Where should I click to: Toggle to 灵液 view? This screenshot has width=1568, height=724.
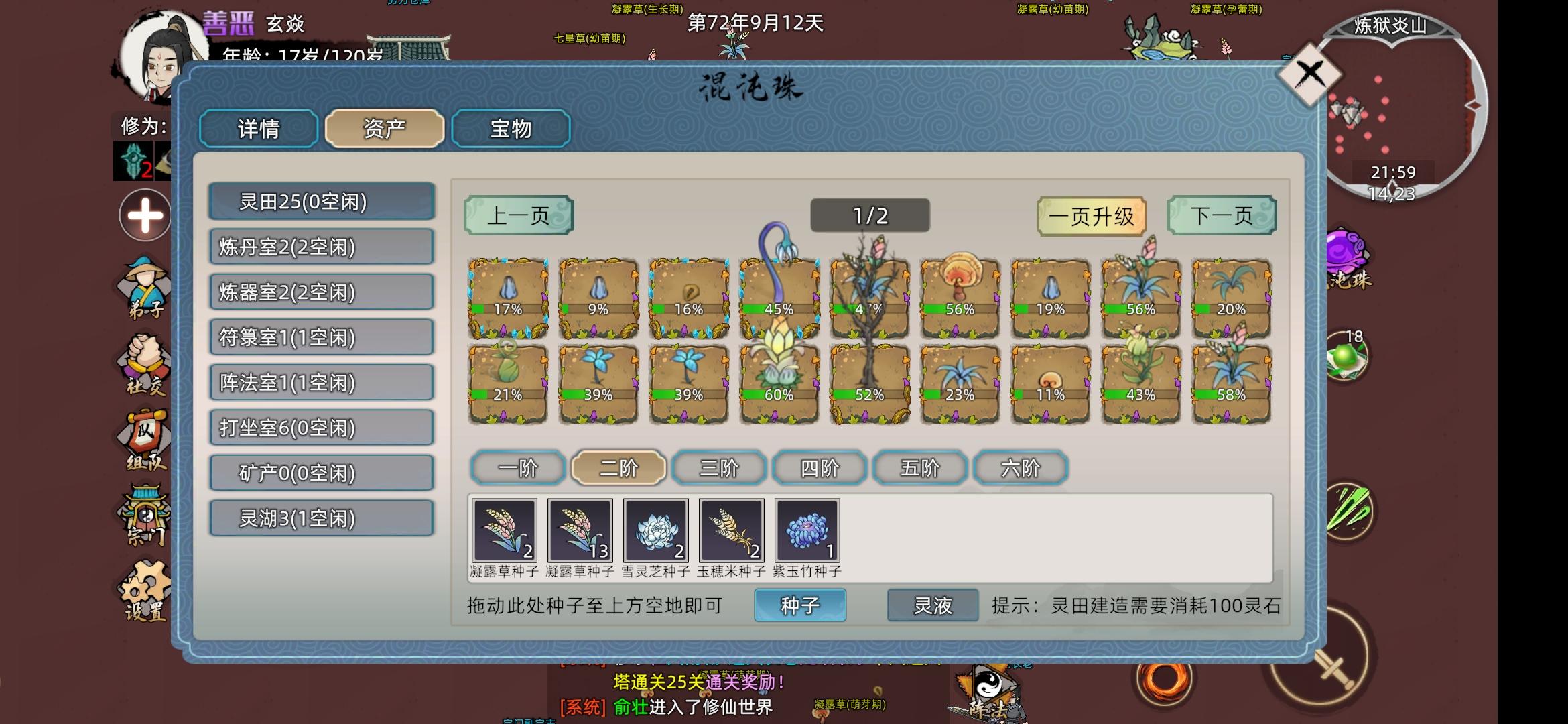[931, 603]
